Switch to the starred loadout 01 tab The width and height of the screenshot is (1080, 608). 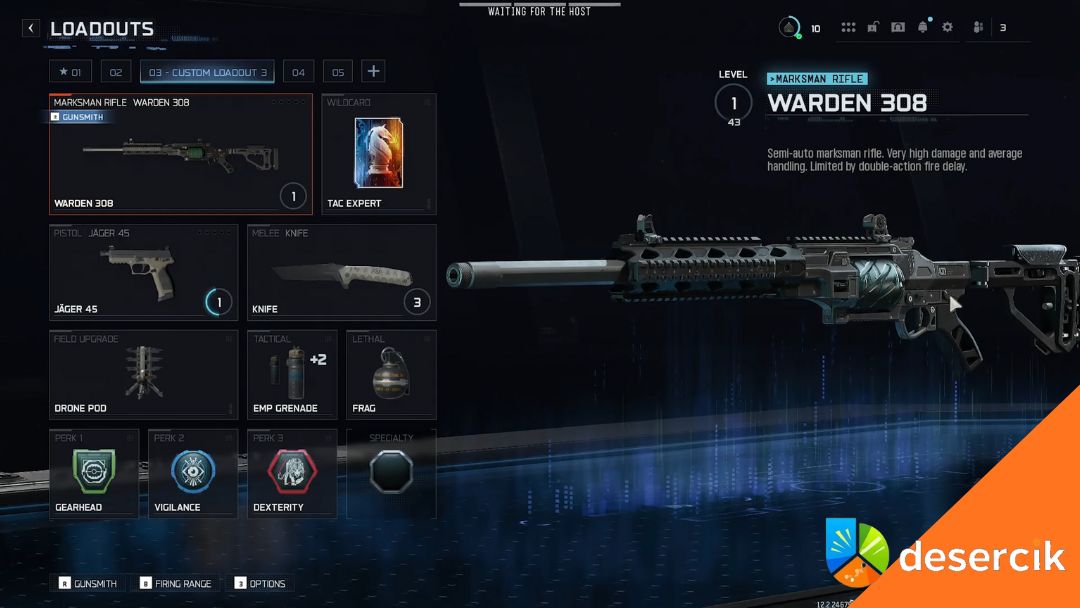click(x=69, y=72)
